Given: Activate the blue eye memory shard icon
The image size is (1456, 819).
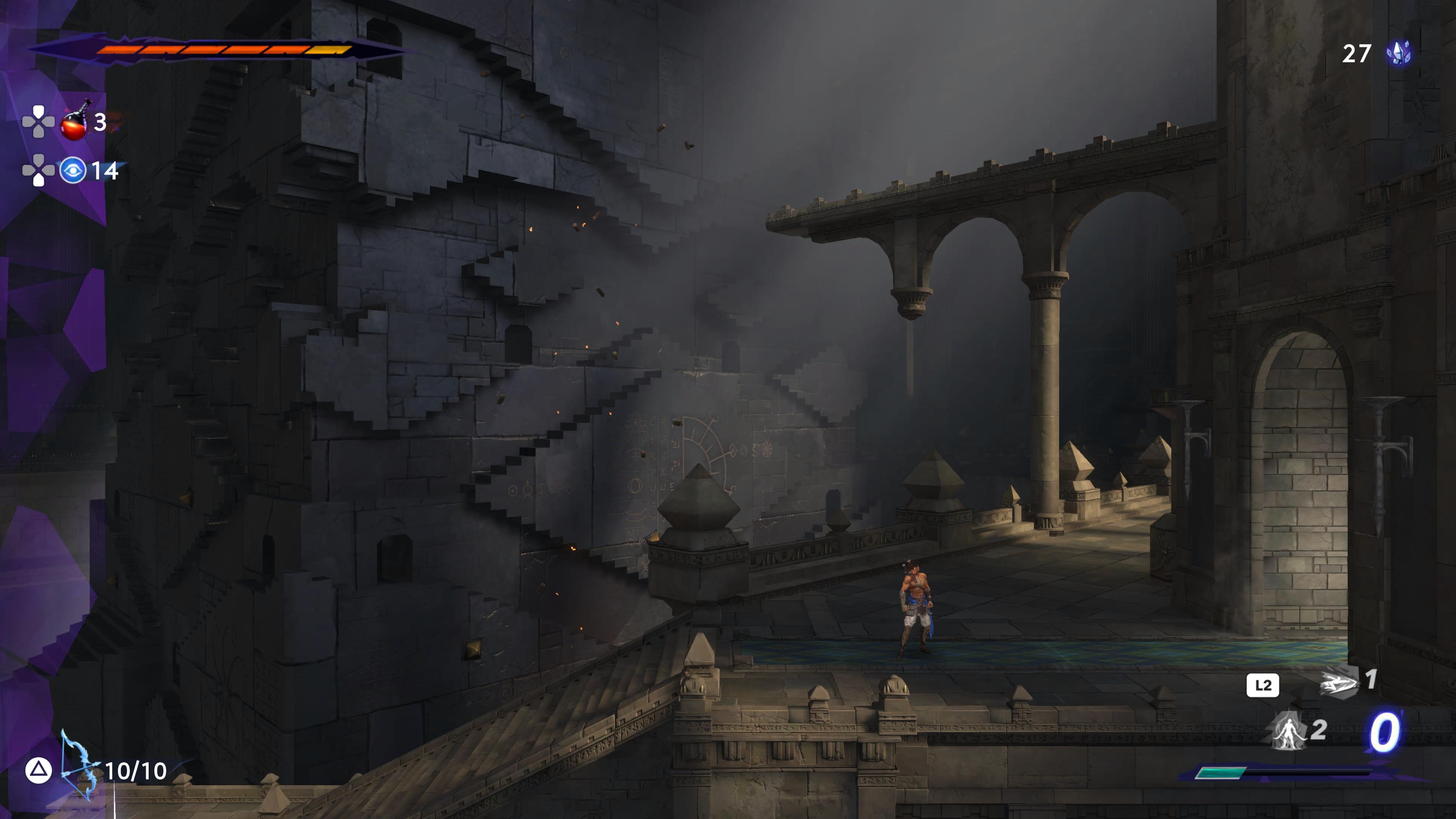Looking at the screenshot, I should coord(73,170).
